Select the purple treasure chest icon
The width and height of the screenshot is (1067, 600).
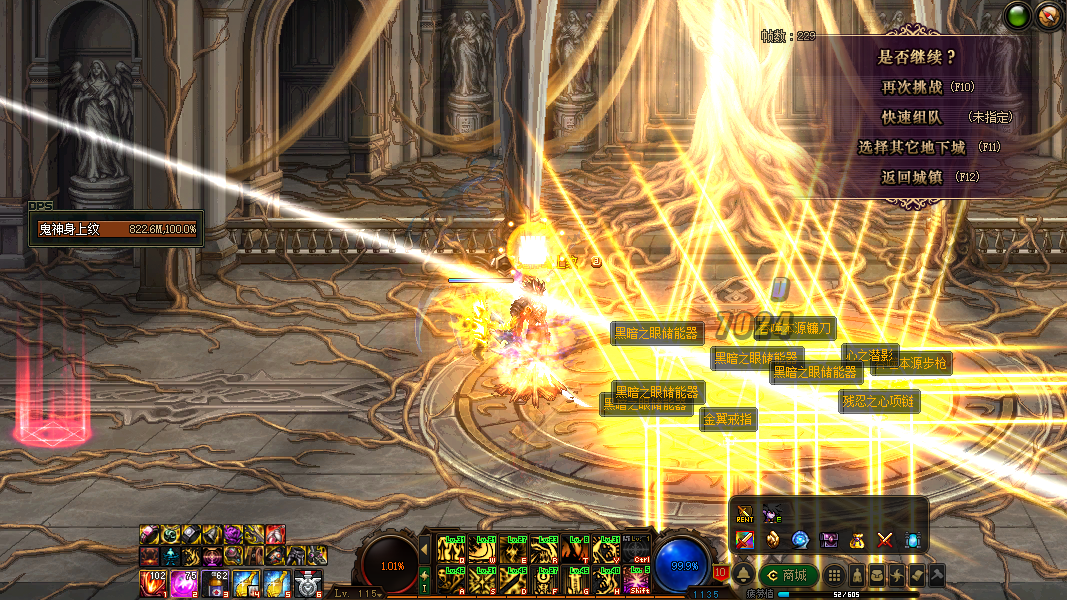(829, 540)
